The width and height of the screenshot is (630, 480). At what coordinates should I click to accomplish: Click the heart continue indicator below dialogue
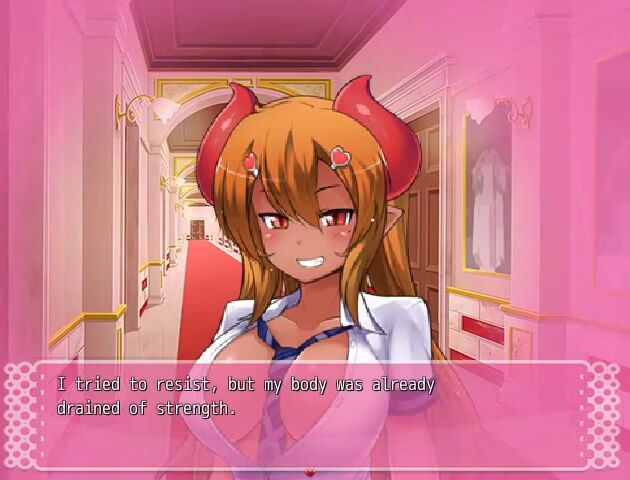[x=310, y=471]
